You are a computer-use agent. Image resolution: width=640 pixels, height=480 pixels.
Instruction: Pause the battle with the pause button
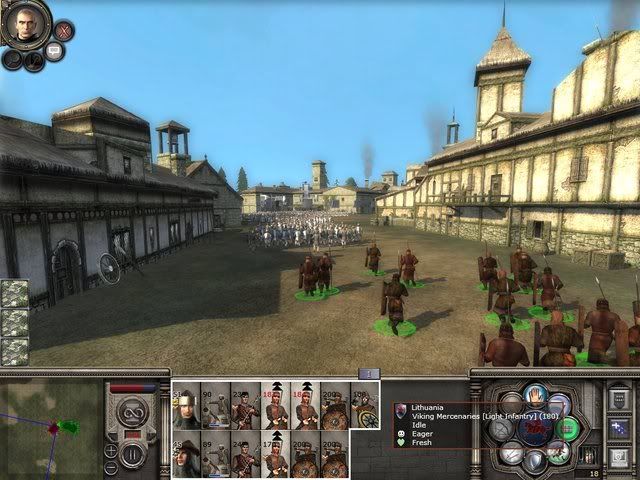tap(133, 456)
